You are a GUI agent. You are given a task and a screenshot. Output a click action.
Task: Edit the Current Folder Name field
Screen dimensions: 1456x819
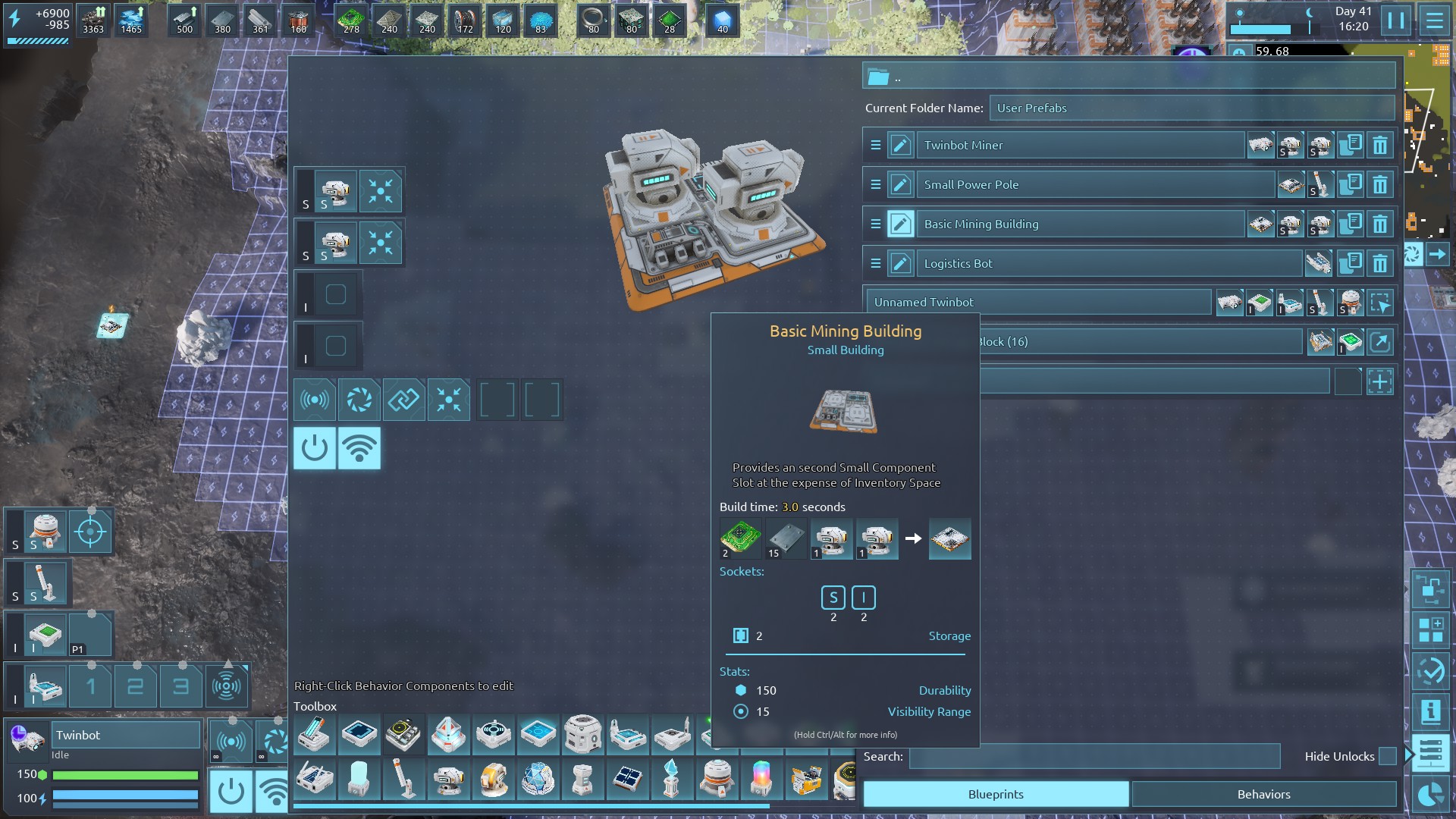tap(1191, 108)
